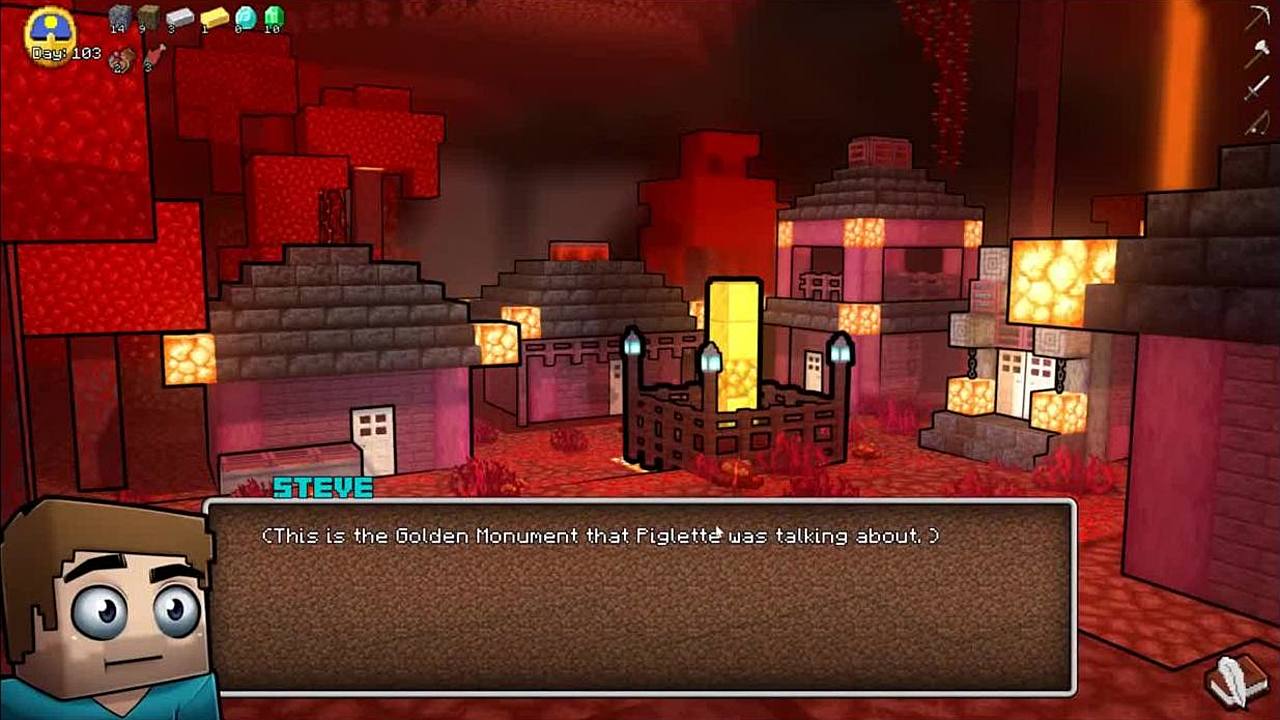Select the pickaxe tool icon
Screen dimensions: 1280x720
click(1257, 20)
